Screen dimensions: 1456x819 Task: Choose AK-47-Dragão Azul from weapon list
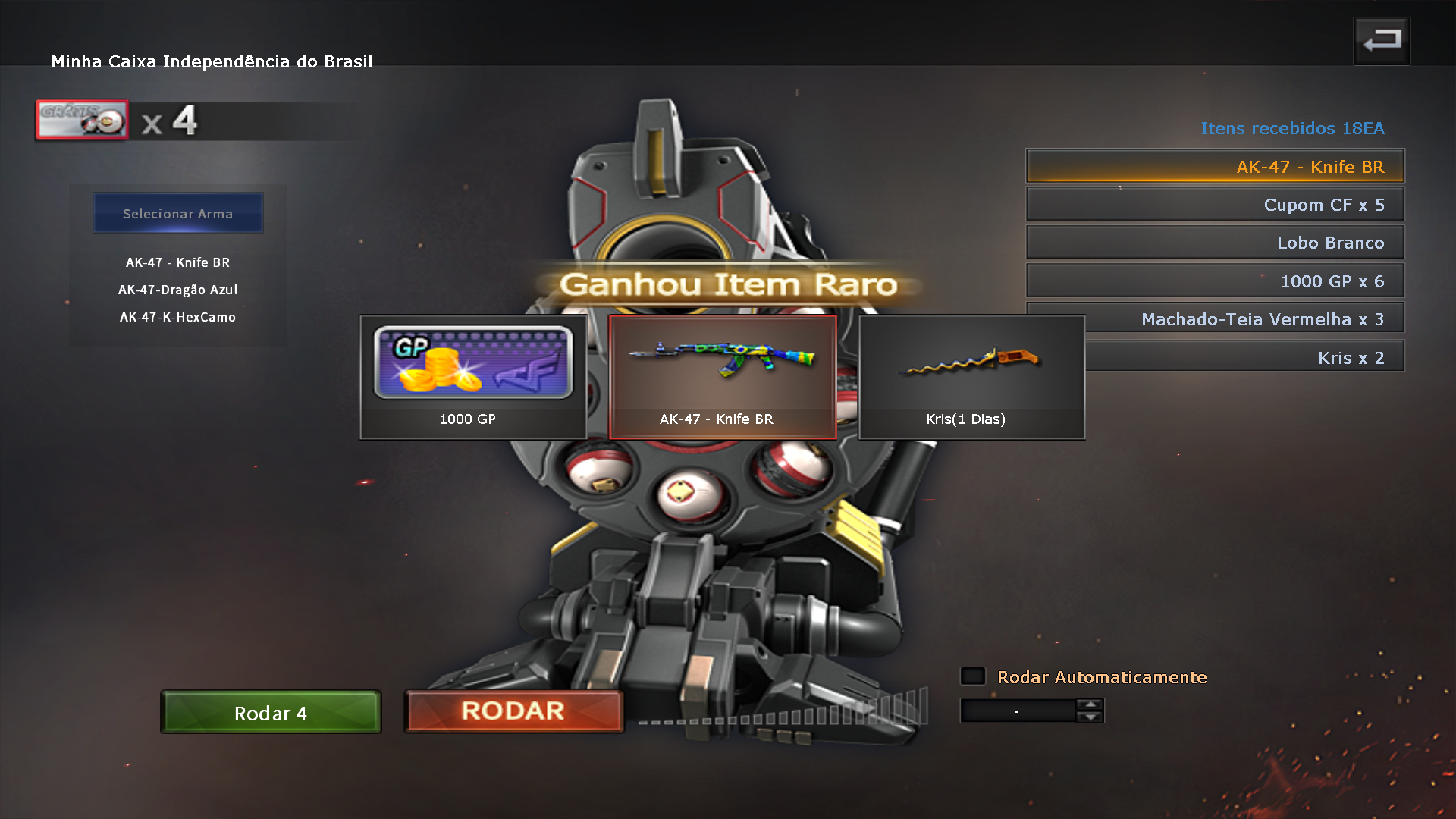coord(177,290)
